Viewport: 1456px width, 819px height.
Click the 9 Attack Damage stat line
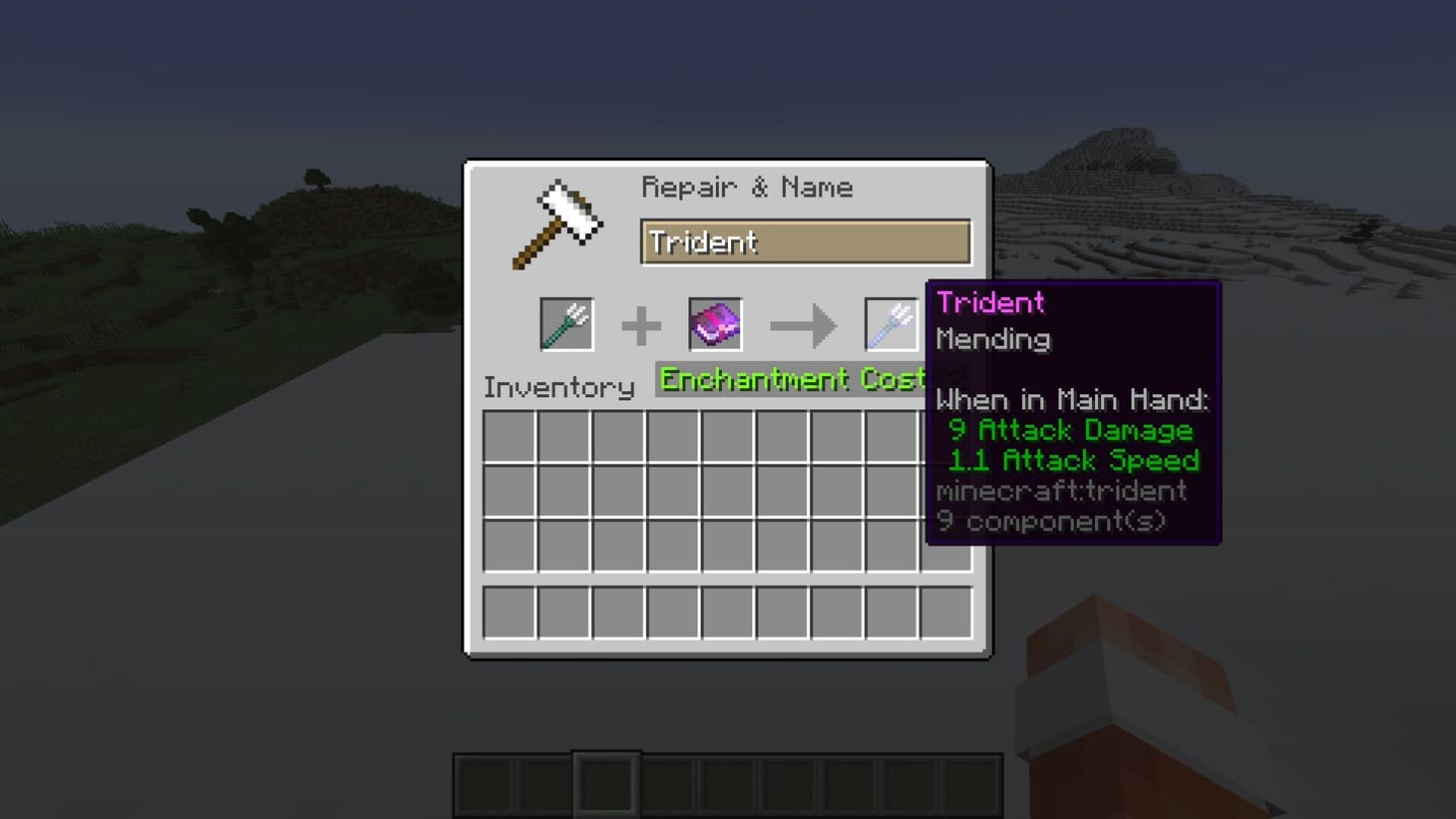pos(1070,430)
